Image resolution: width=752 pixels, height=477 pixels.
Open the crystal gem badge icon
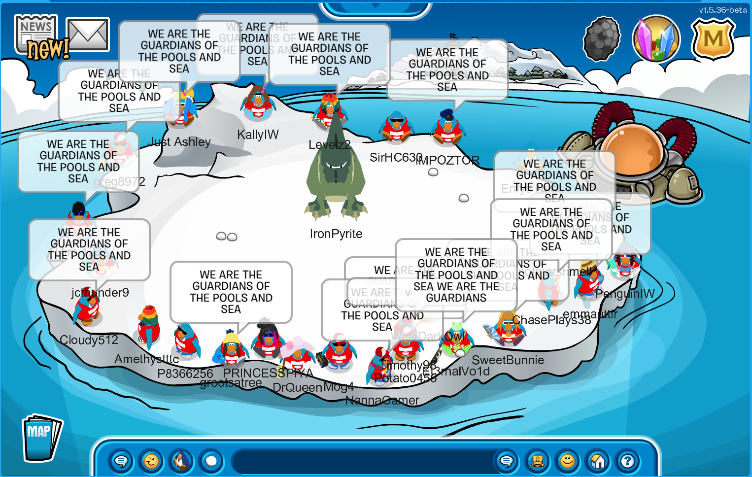coord(656,39)
